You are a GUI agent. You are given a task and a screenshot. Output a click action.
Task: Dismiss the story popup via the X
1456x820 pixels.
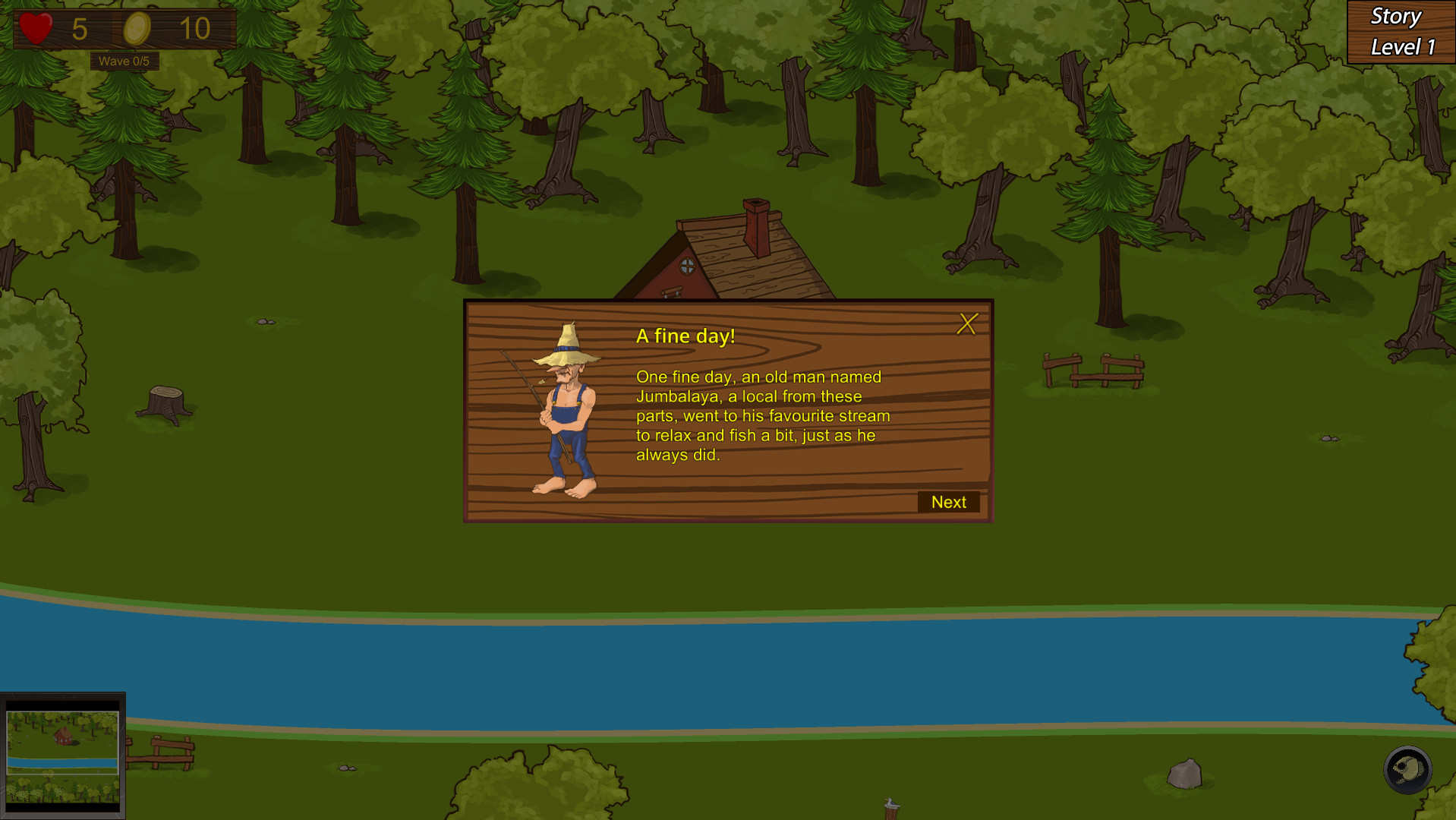point(967,323)
